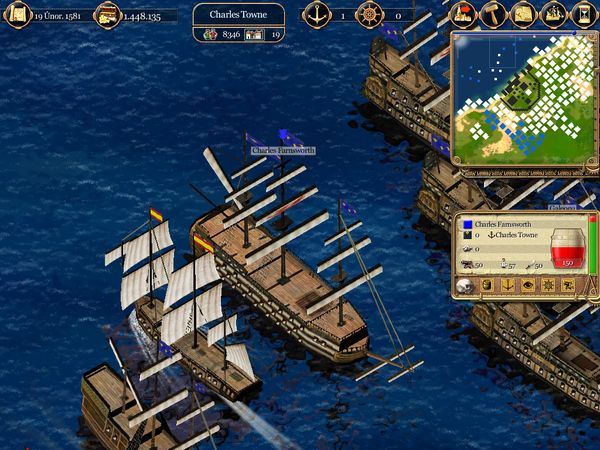600x450 pixels.
Task: Open the treasure chest finances icon
Action: pyautogui.click(x=107, y=15)
